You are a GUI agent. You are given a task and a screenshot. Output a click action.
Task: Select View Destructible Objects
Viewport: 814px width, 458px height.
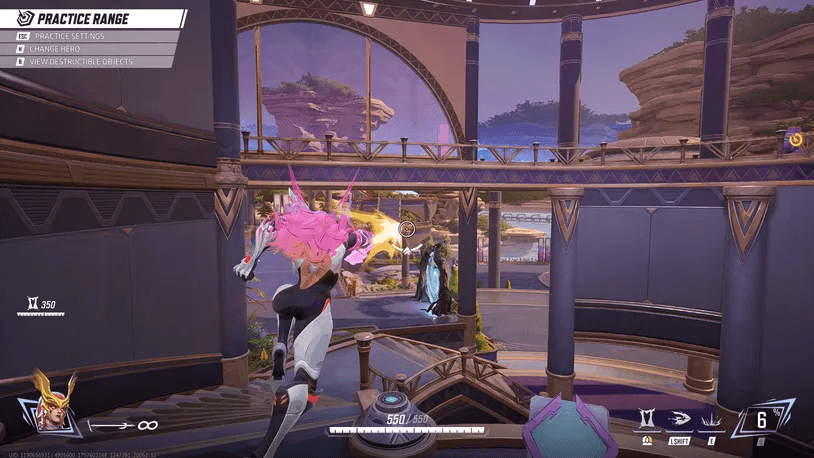(81, 62)
